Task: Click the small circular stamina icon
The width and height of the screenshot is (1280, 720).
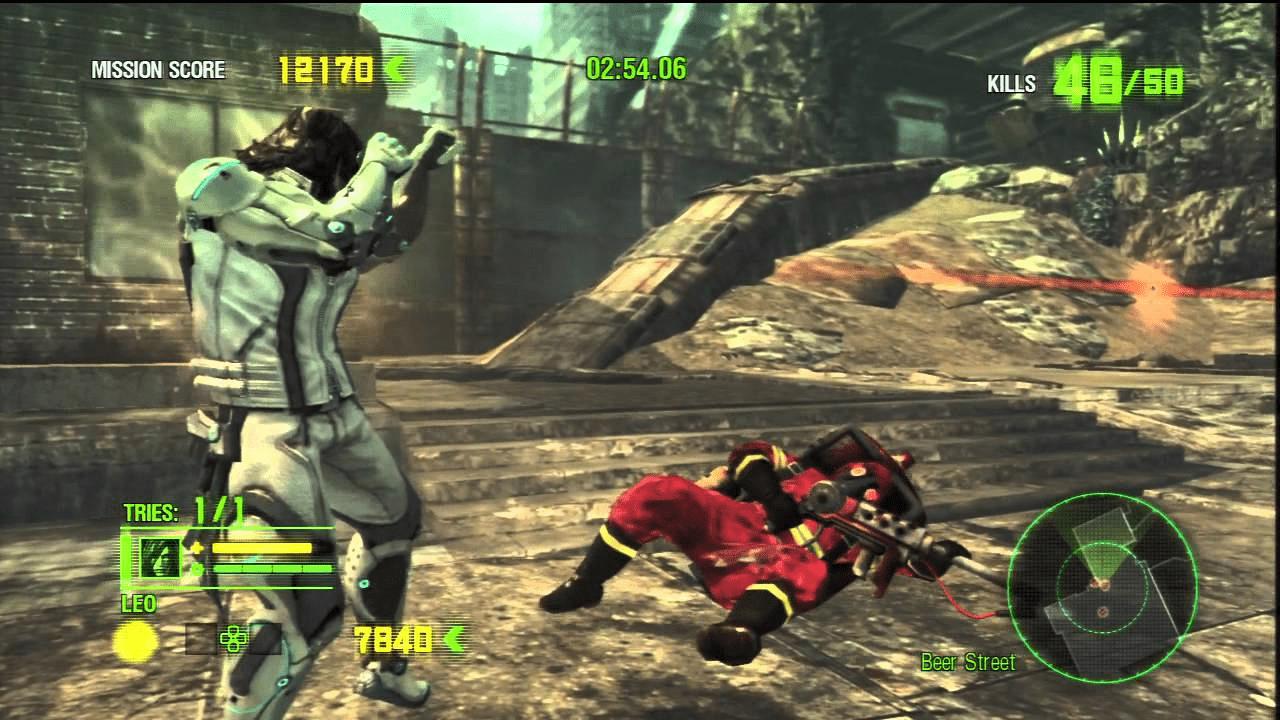Action: click(x=198, y=567)
